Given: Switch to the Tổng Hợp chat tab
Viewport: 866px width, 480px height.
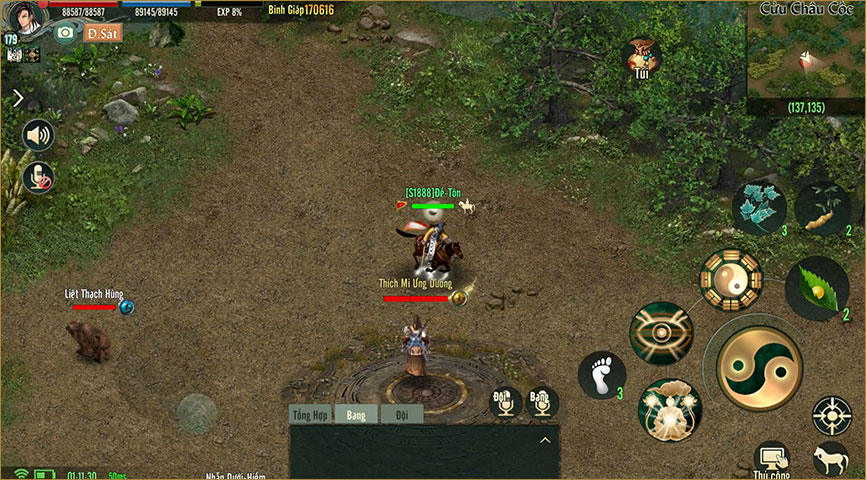Looking at the screenshot, I should point(309,414).
